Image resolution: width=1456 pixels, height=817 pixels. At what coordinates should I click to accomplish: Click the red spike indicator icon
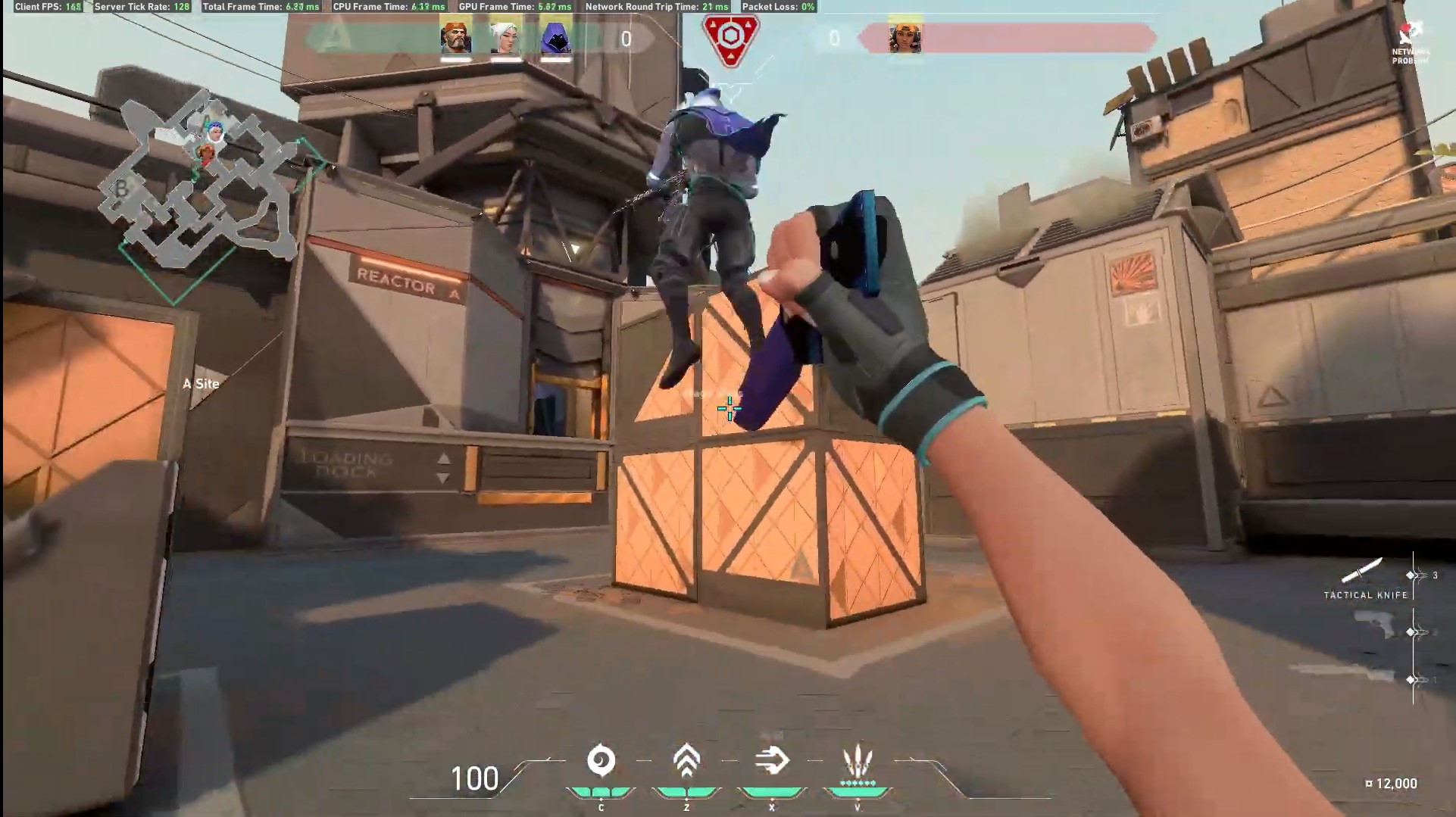730,38
